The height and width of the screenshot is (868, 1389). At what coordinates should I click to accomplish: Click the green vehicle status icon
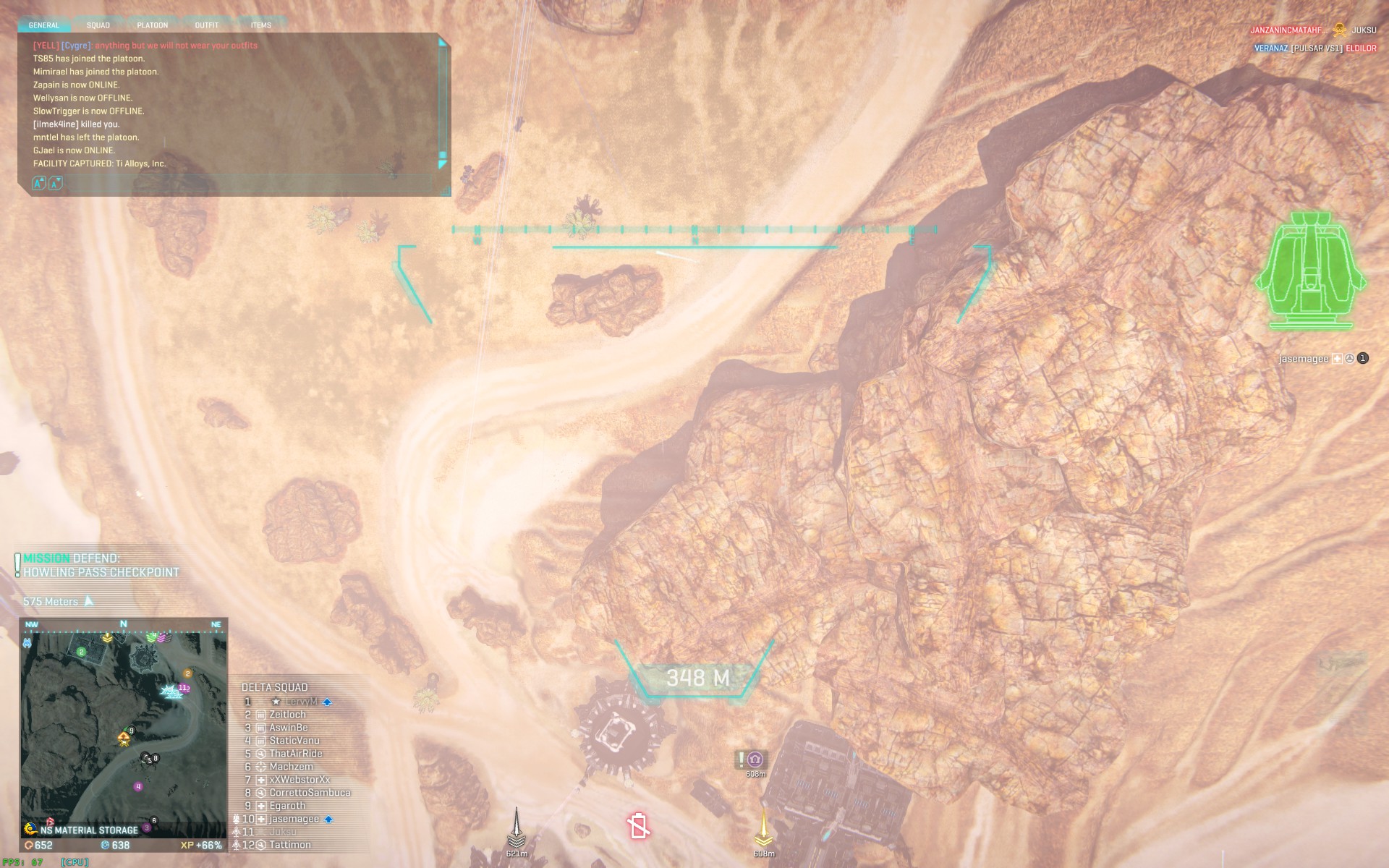tap(1309, 271)
